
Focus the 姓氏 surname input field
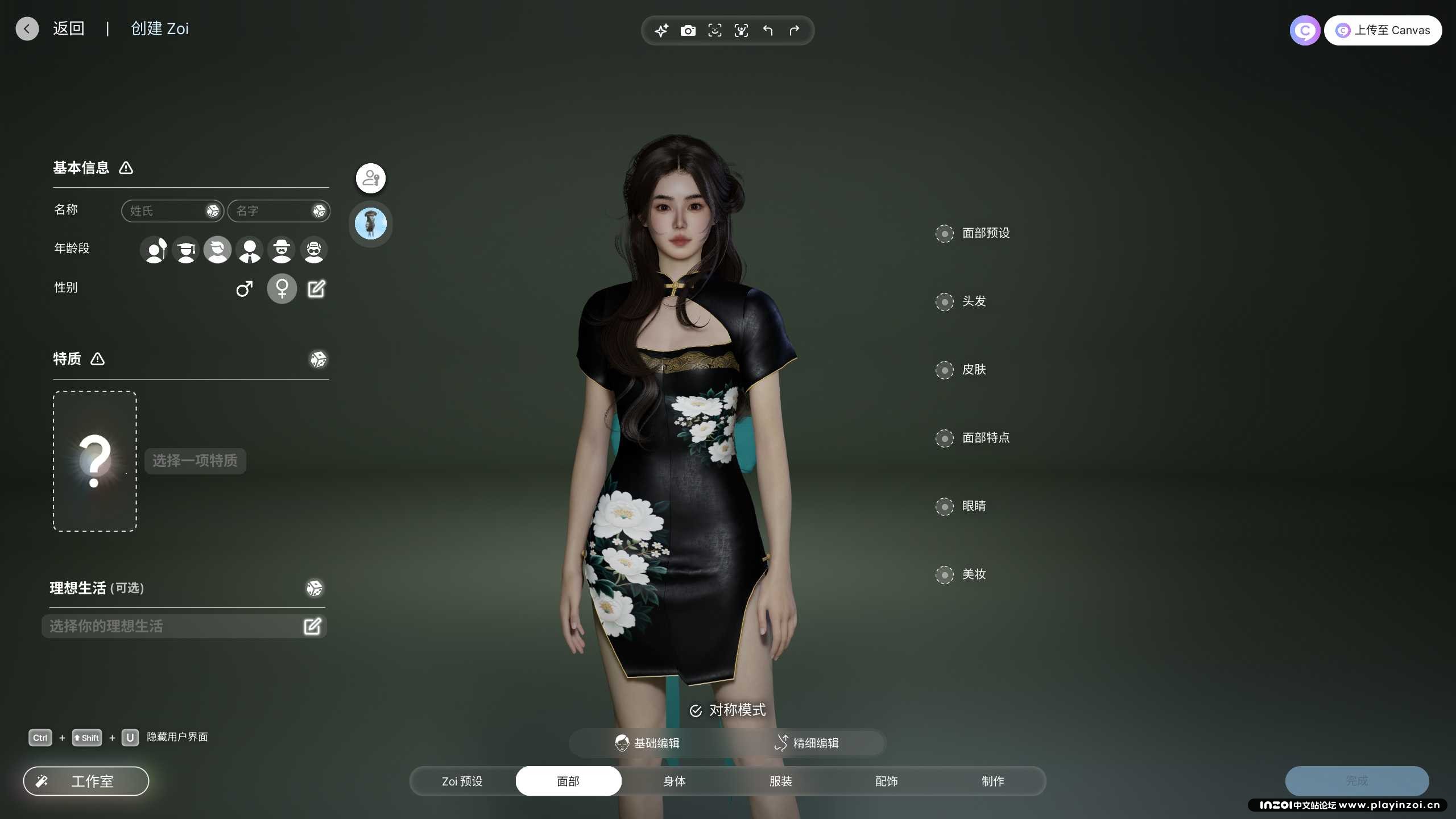pos(165,211)
